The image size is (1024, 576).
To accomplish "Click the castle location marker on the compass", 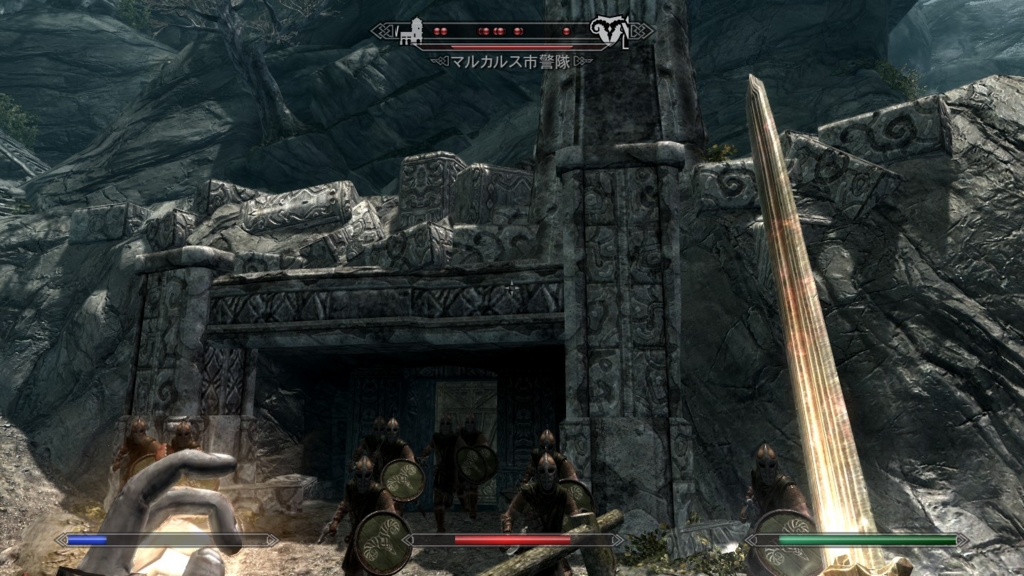I will click(411, 32).
